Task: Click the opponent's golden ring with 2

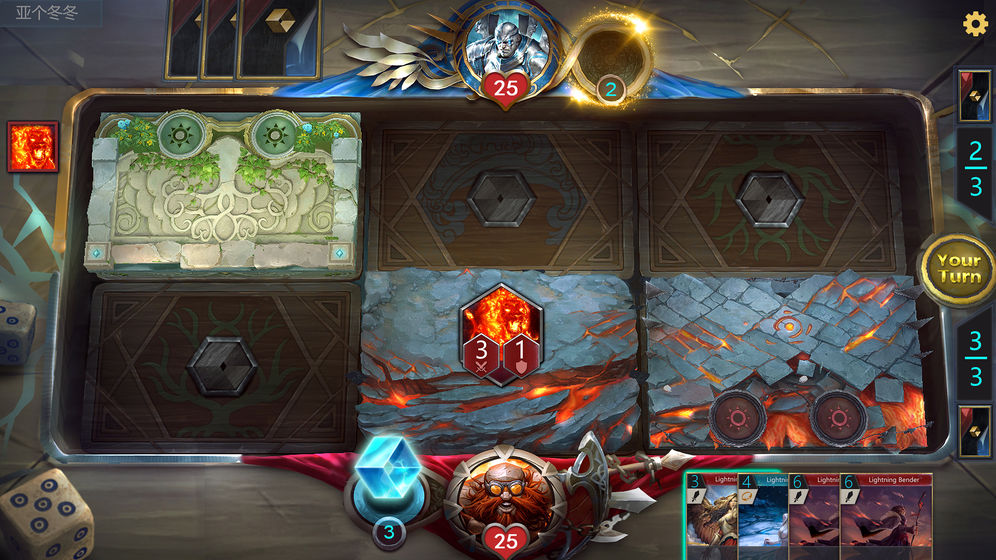Action: click(610, 62)
